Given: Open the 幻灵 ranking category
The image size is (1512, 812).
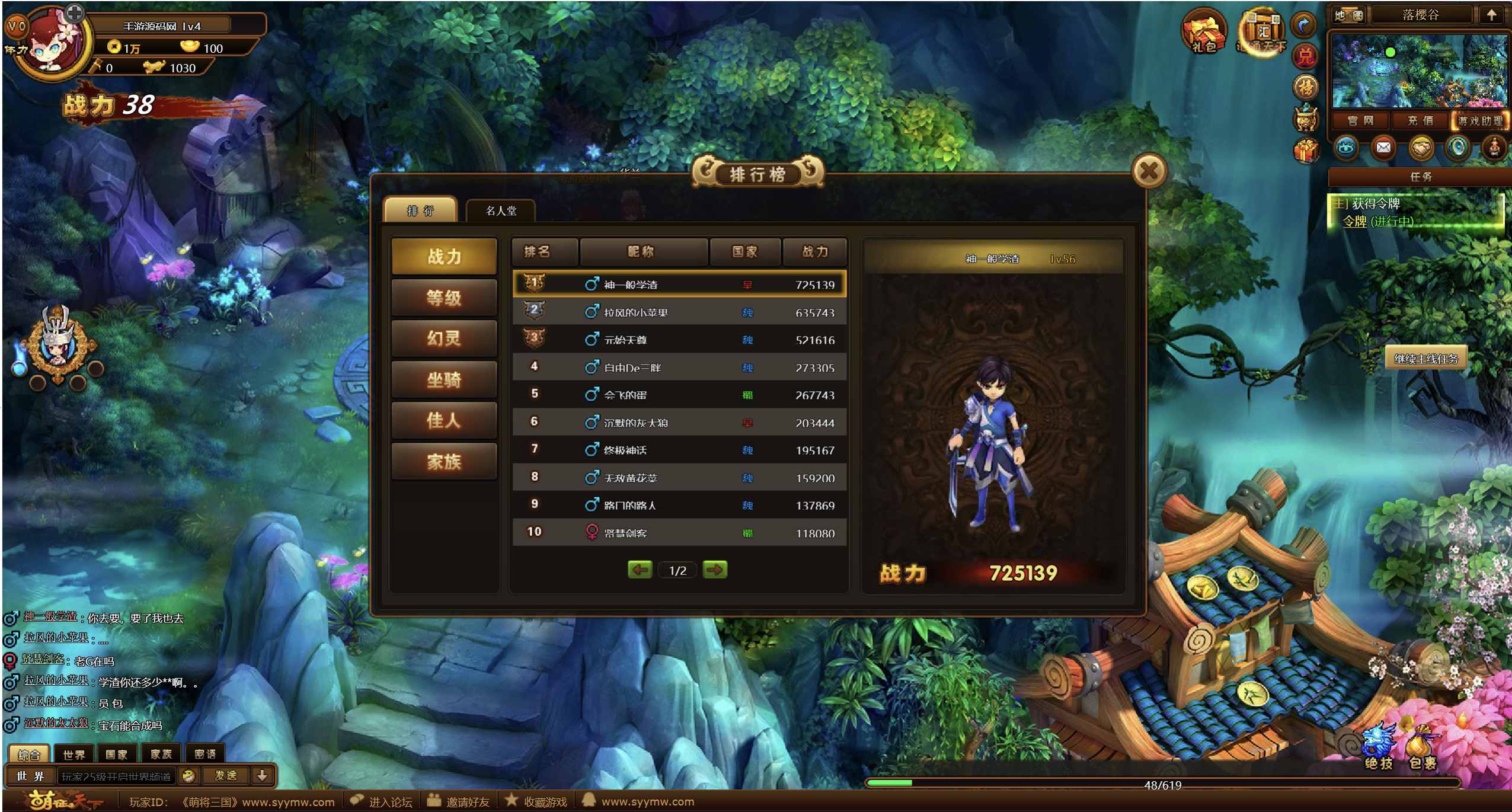Looking at the screenshot, I should coord(444,338).
